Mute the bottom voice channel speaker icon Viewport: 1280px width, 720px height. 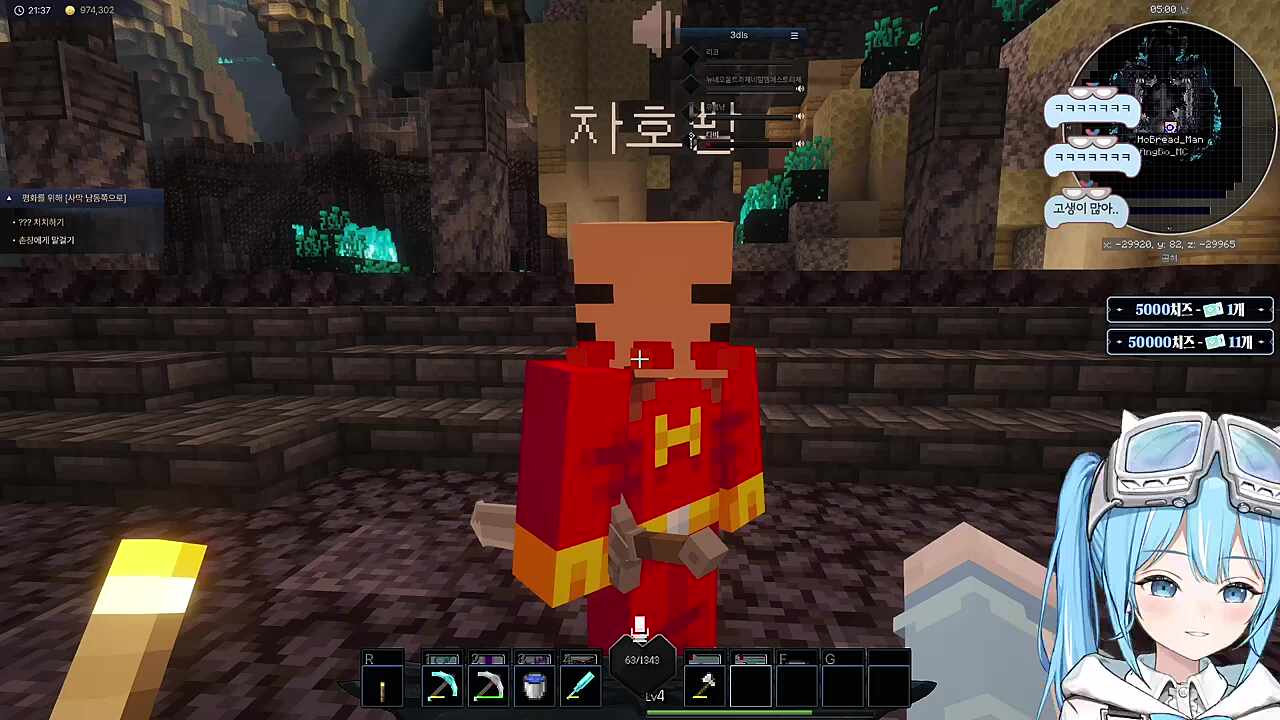(x=800, y=143)
